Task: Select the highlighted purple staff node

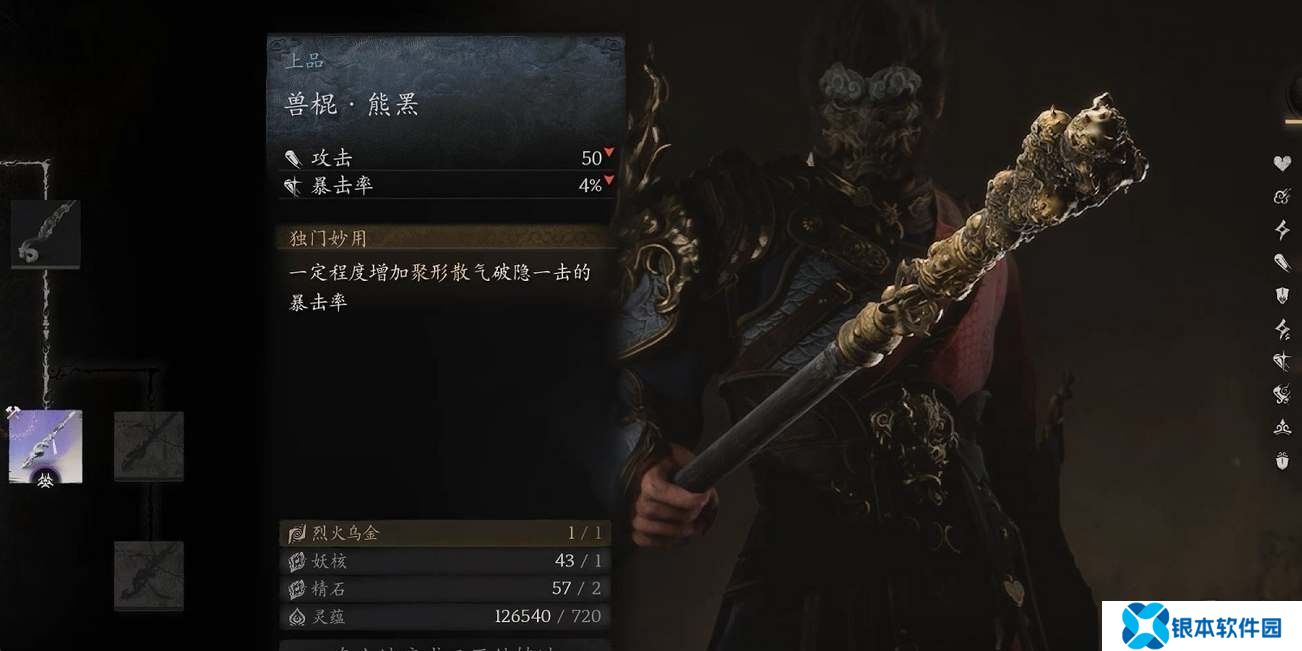Action: 46,446
